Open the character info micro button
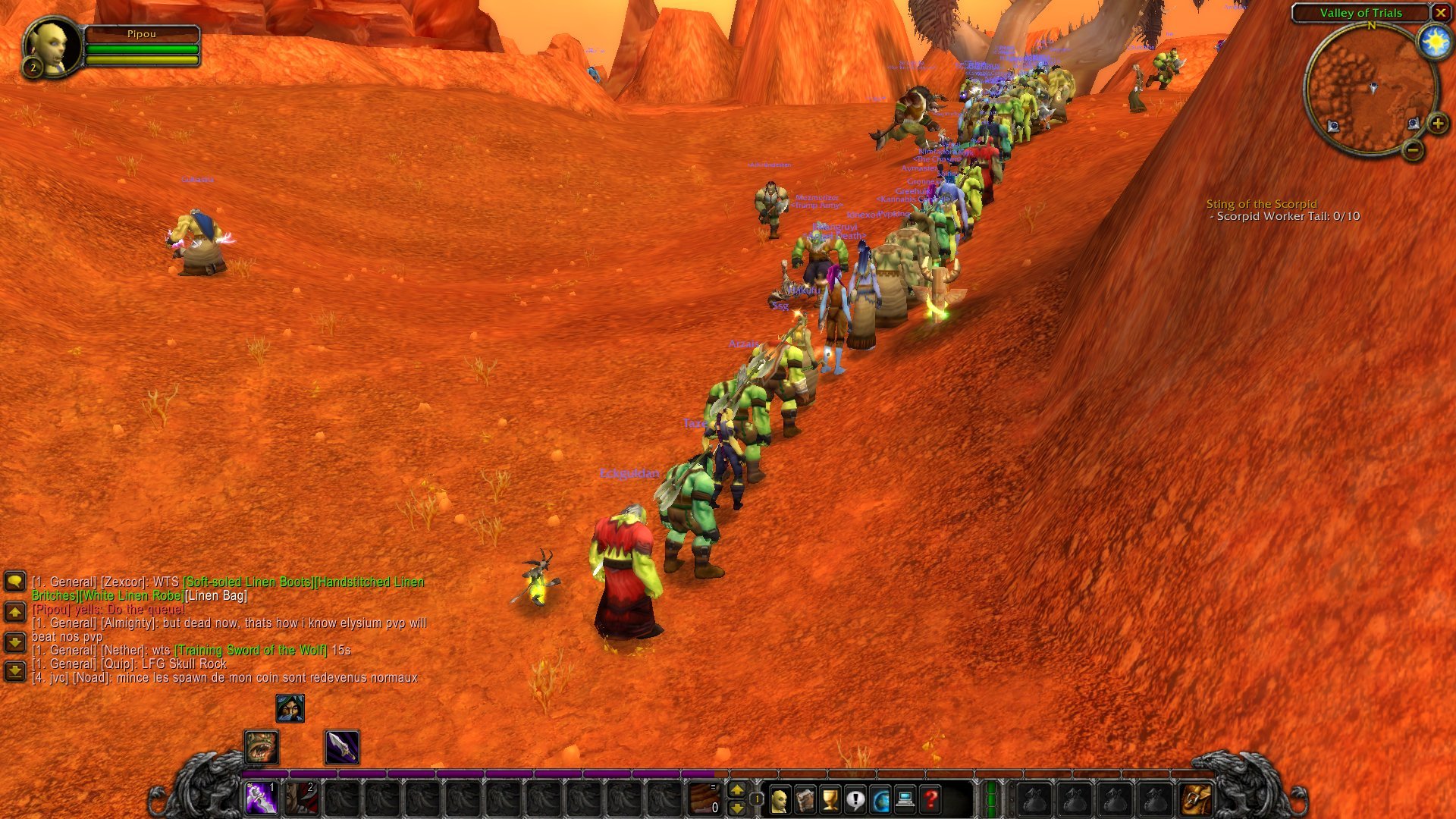 (x=779, y=799)
